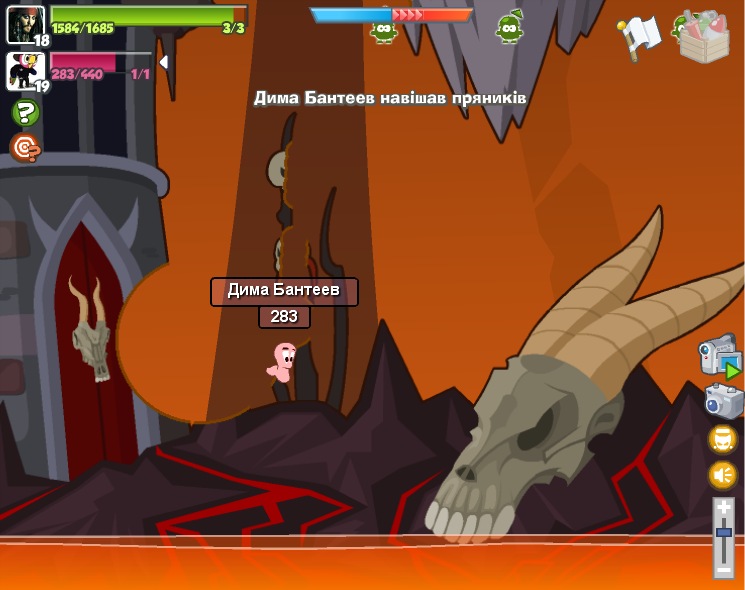The width and height of the screenshot is (745, 590).
Task: Zoom in with the plus button
Action: (724, 509)
